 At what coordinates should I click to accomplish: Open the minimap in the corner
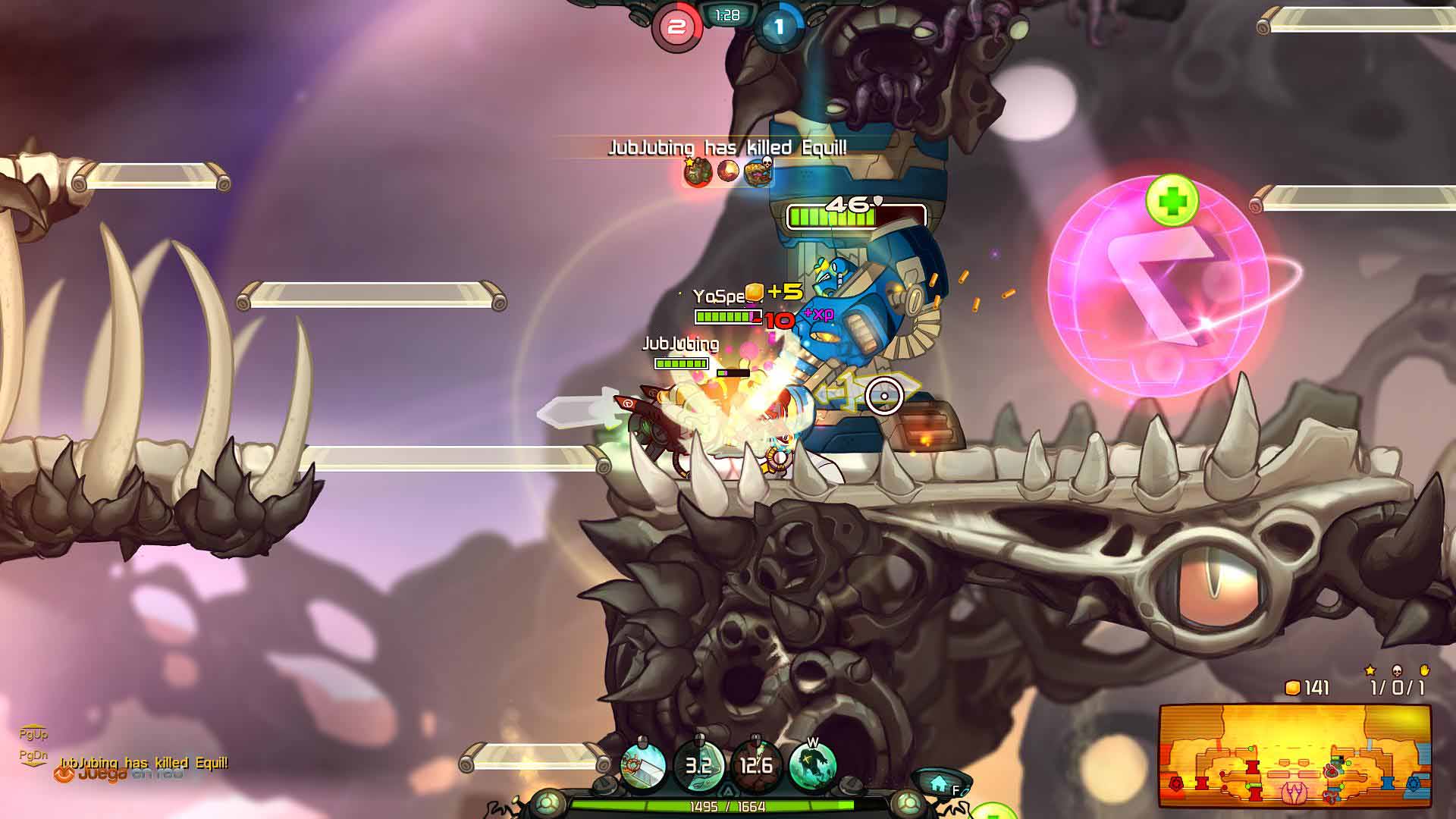pos(1294,756)
